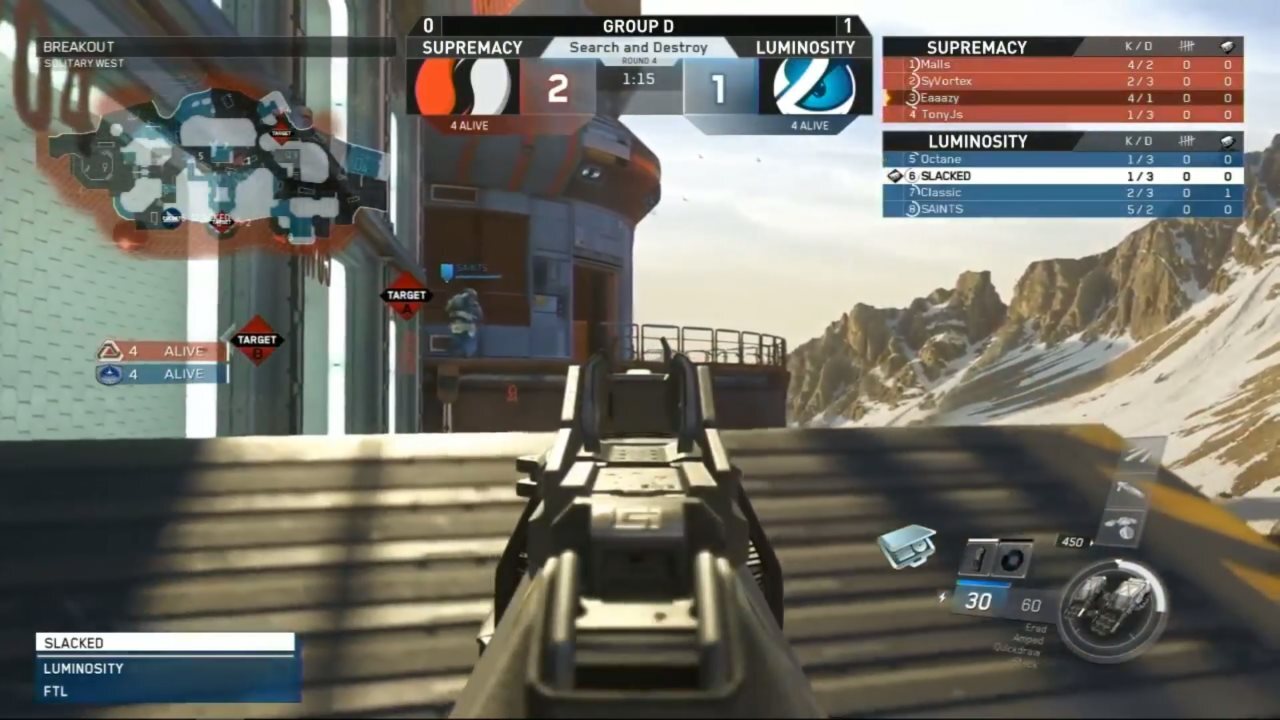Screen dimensions: 1280x720
Task: Enable the TARGET B bomb site marker
Action: (258, 340)
